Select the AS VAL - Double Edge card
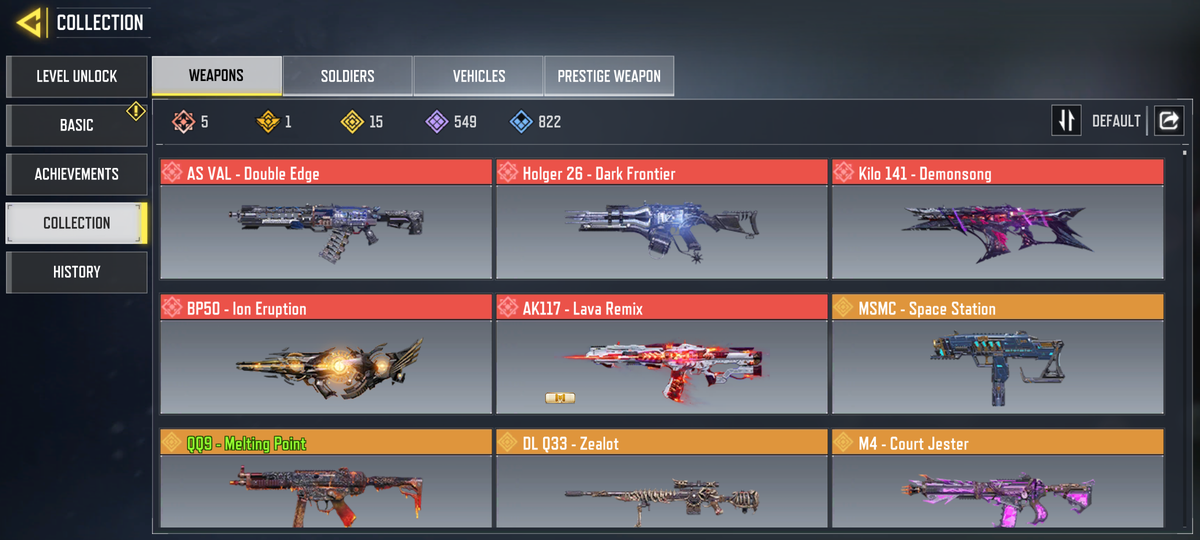 326,219
